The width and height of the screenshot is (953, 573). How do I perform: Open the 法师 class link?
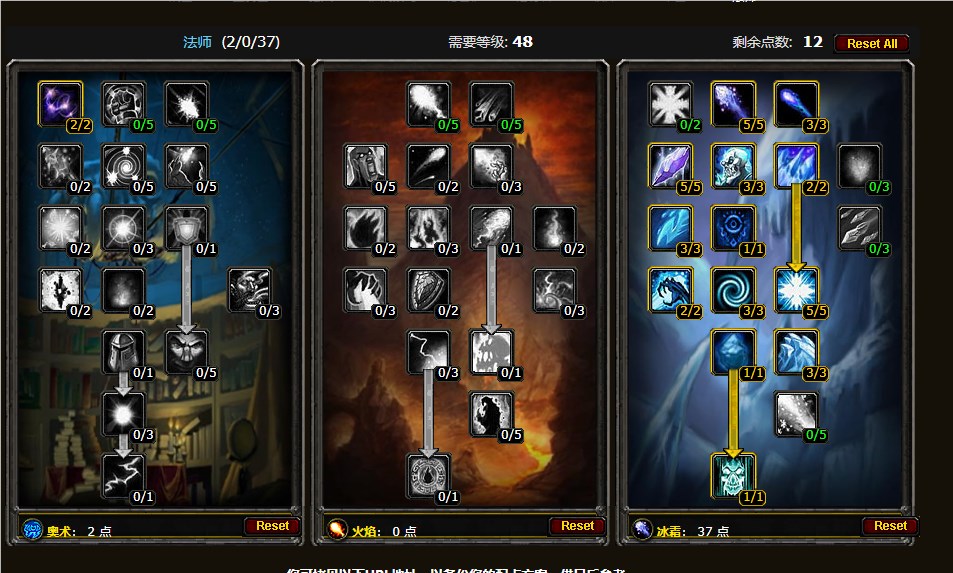[197, 42]
